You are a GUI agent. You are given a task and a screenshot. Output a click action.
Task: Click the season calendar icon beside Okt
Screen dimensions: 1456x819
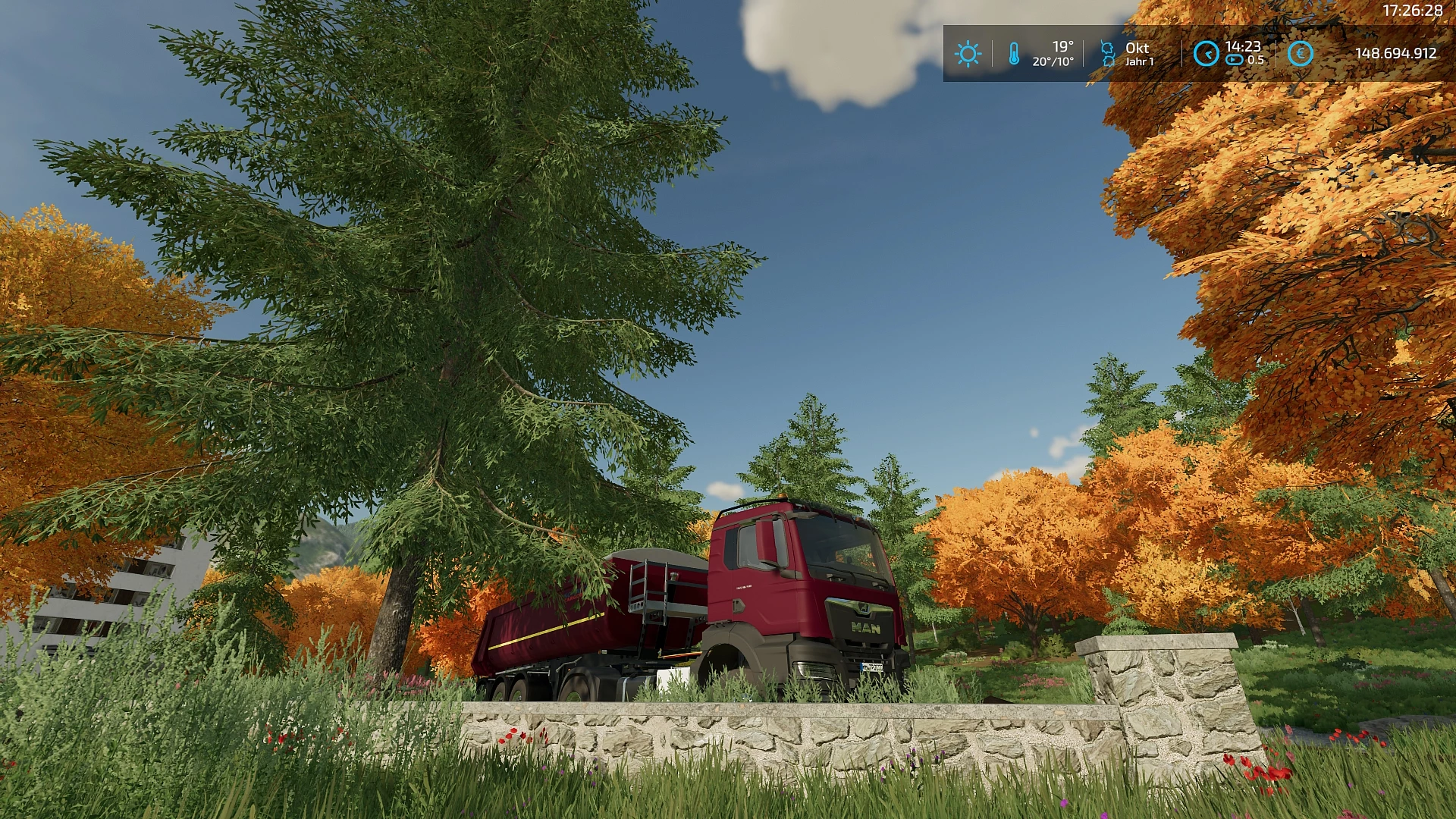click(1108, 54)
